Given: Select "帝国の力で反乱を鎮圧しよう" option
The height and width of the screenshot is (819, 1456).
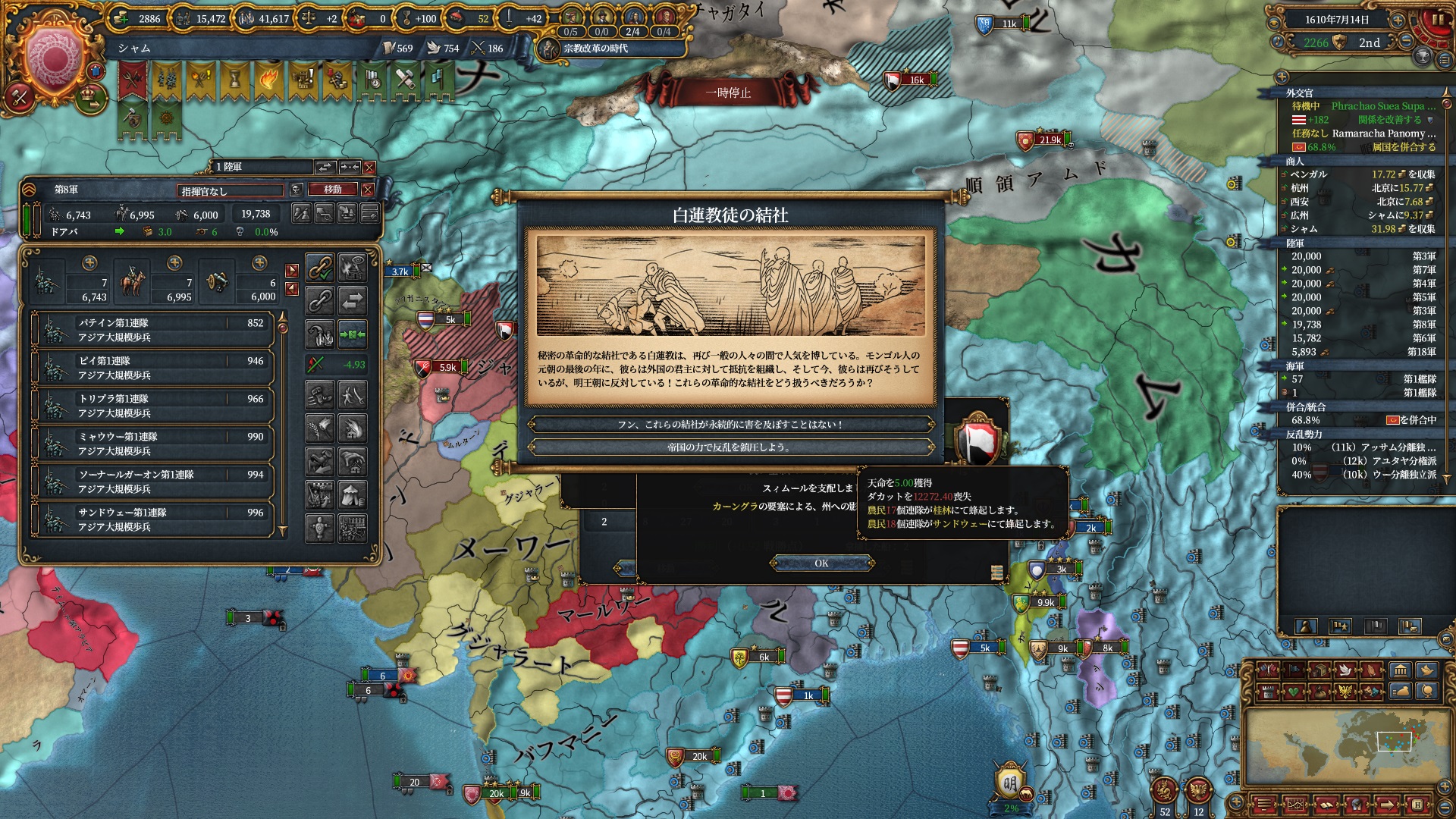Looking at the screenshot, I should (x=730, y=447).
